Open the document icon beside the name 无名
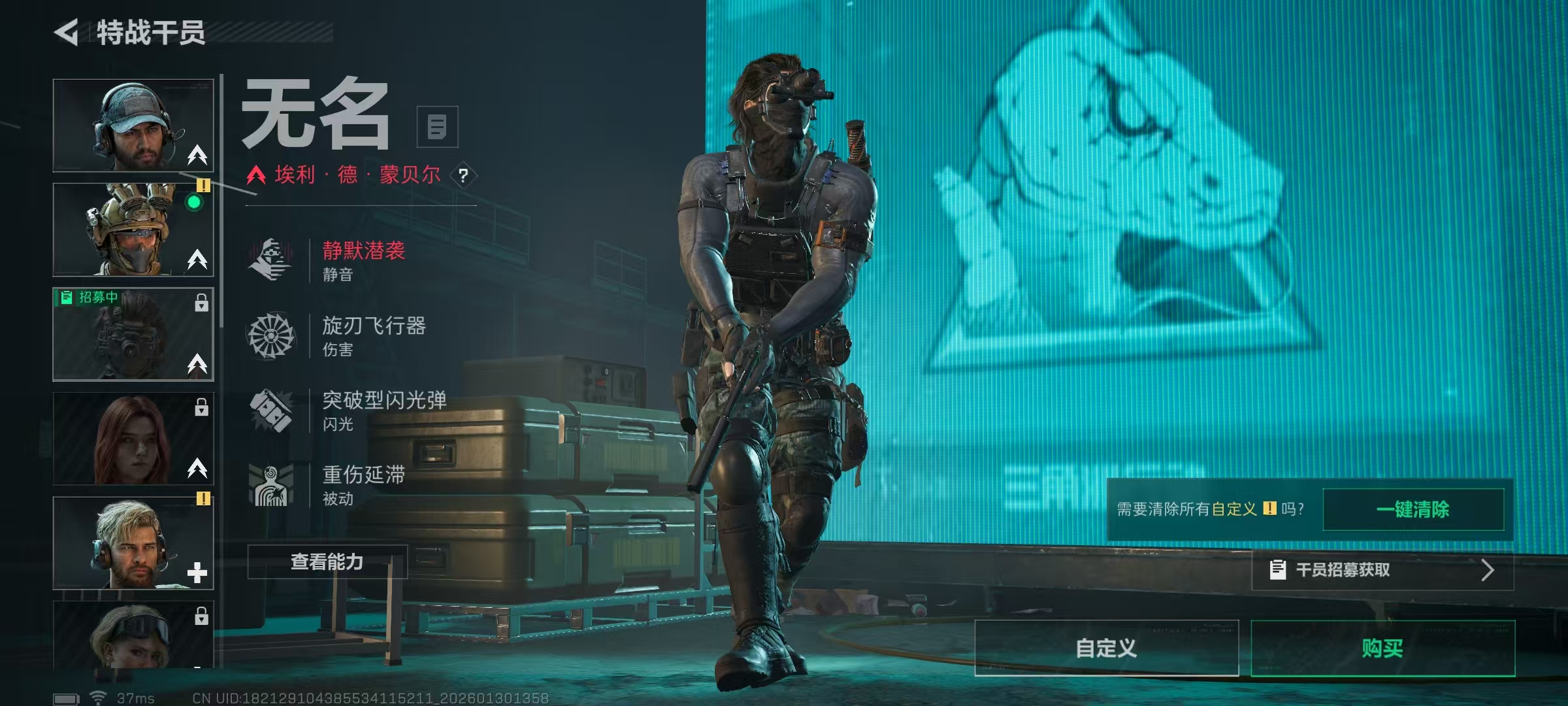The height and width of the screenshot is (706, 1568). click(437, 127)
